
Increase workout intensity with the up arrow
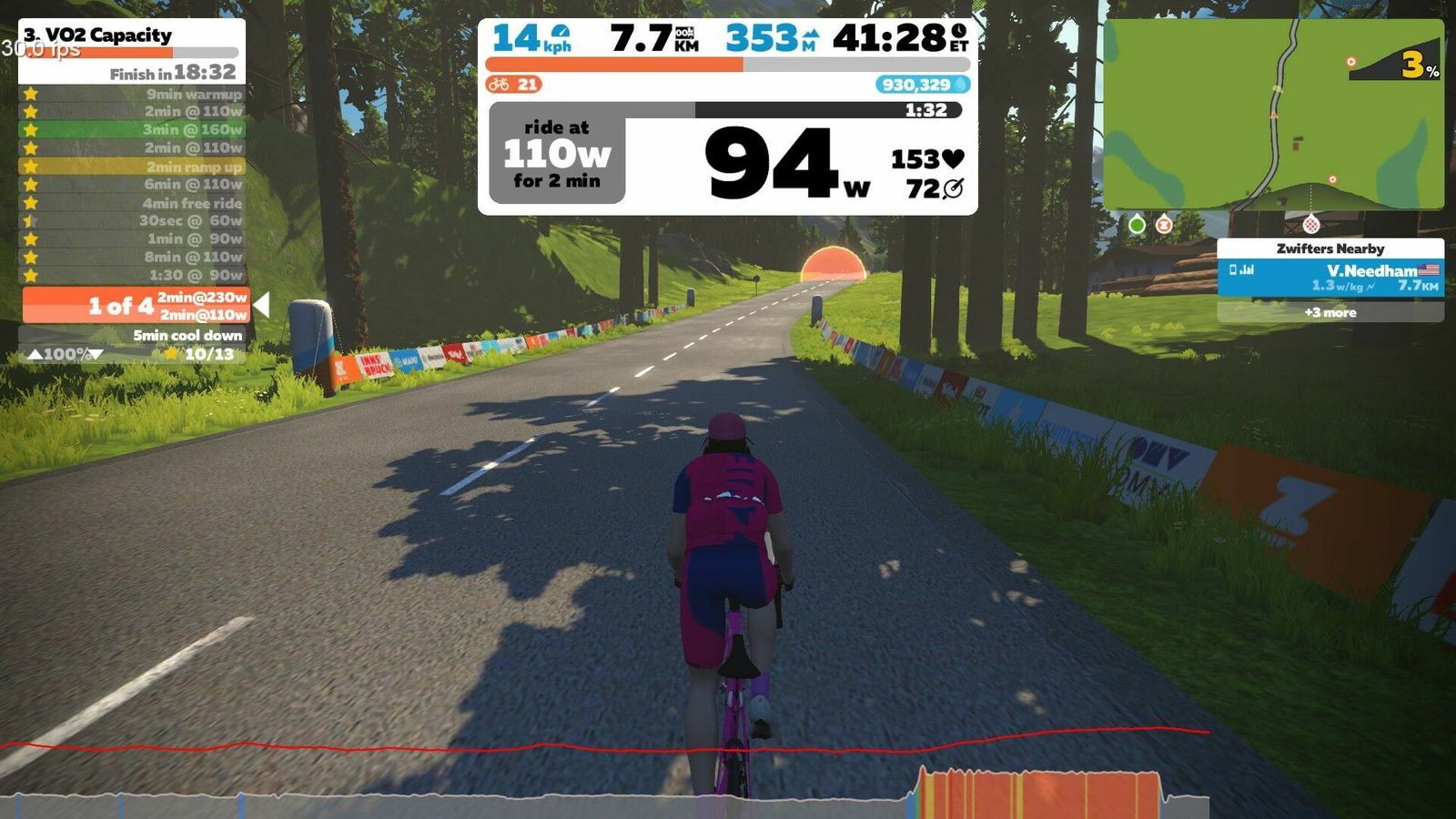[35, 354]
